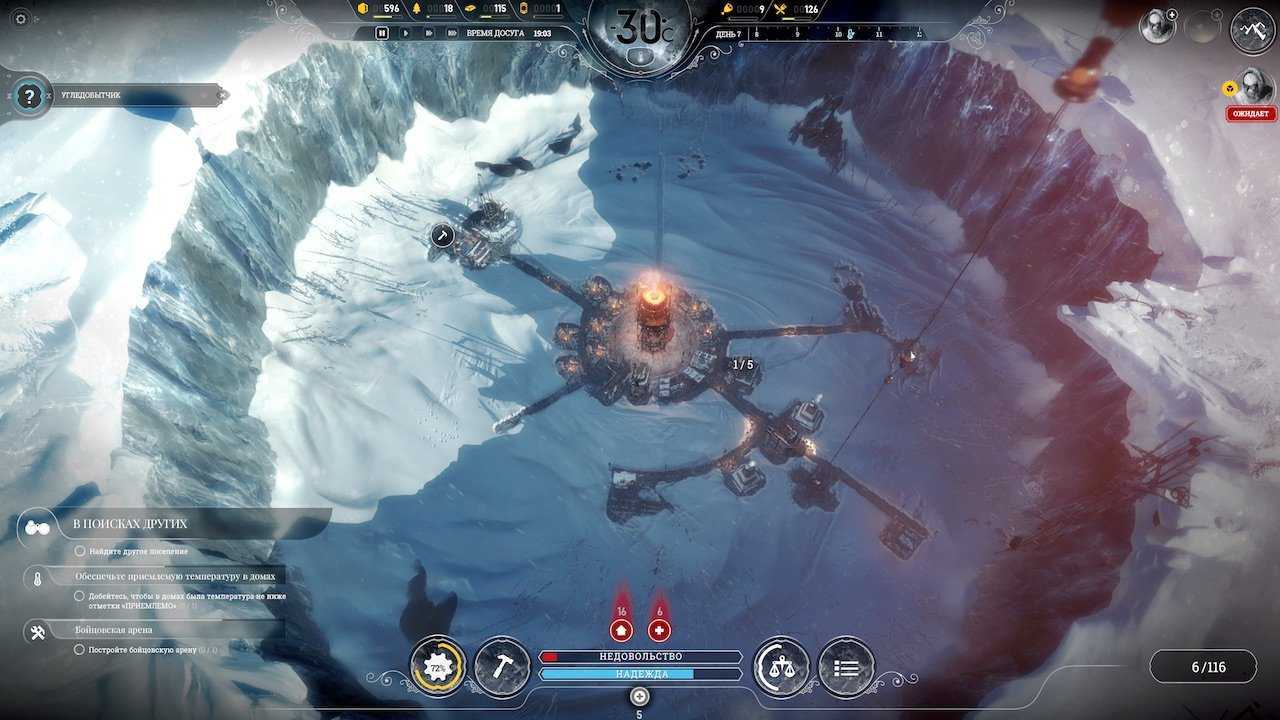The image size is (1280, 720).
Task: Set game speed to normal play
Action: tap(405, 33)
